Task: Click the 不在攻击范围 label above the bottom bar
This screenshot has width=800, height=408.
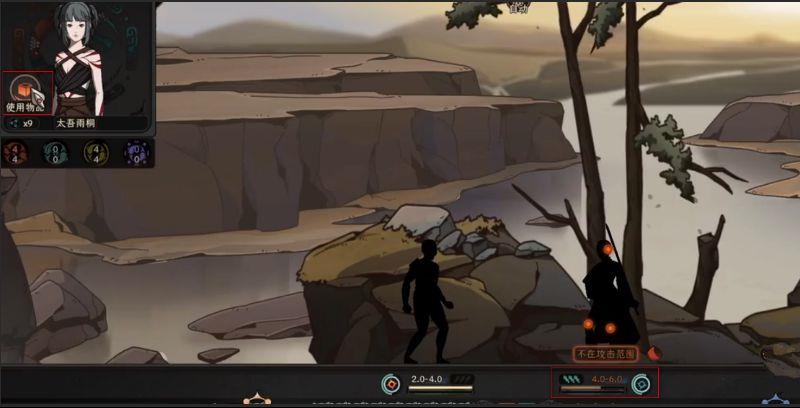Action: pos(608,353)
